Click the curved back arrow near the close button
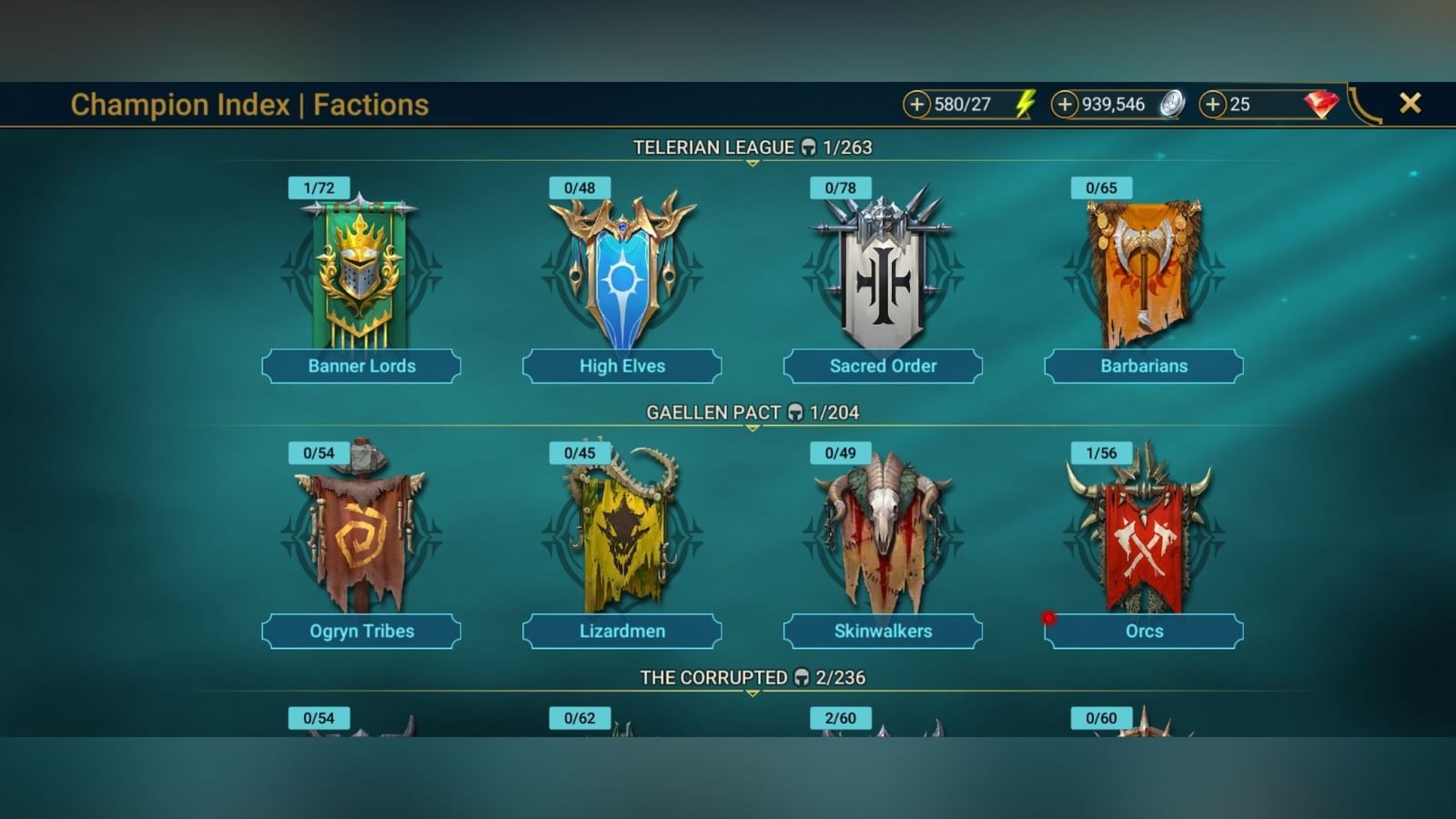The height and width of the screenshot is (819, 1456). tap(1362, 103)
